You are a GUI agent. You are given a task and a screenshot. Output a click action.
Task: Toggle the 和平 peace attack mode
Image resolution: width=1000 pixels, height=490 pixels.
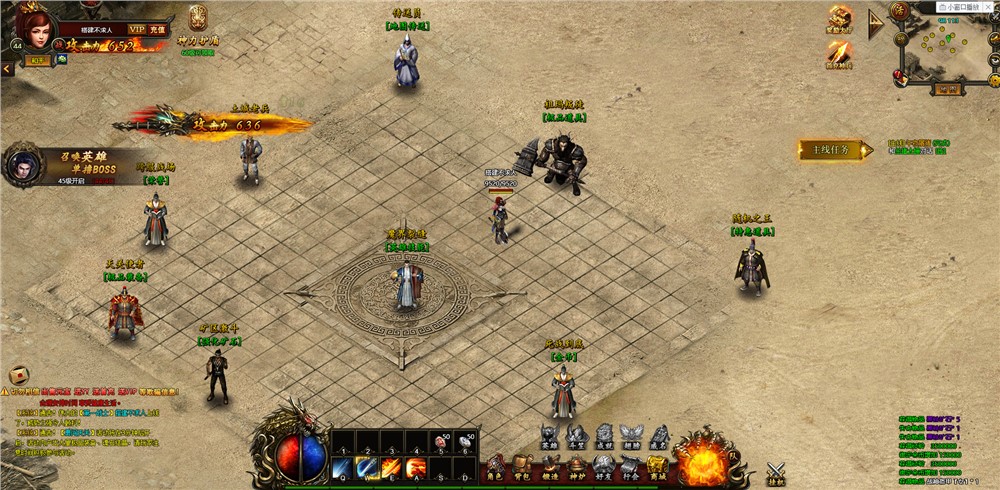[36, 60]
